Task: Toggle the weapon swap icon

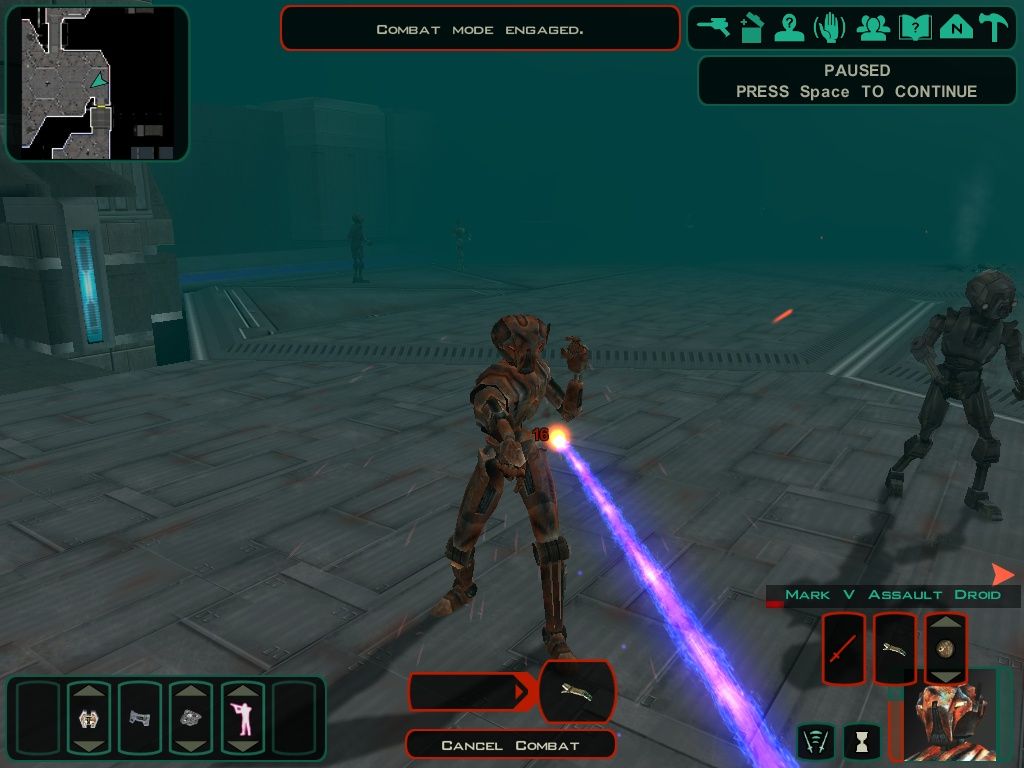Action: [x=816, y=741]
